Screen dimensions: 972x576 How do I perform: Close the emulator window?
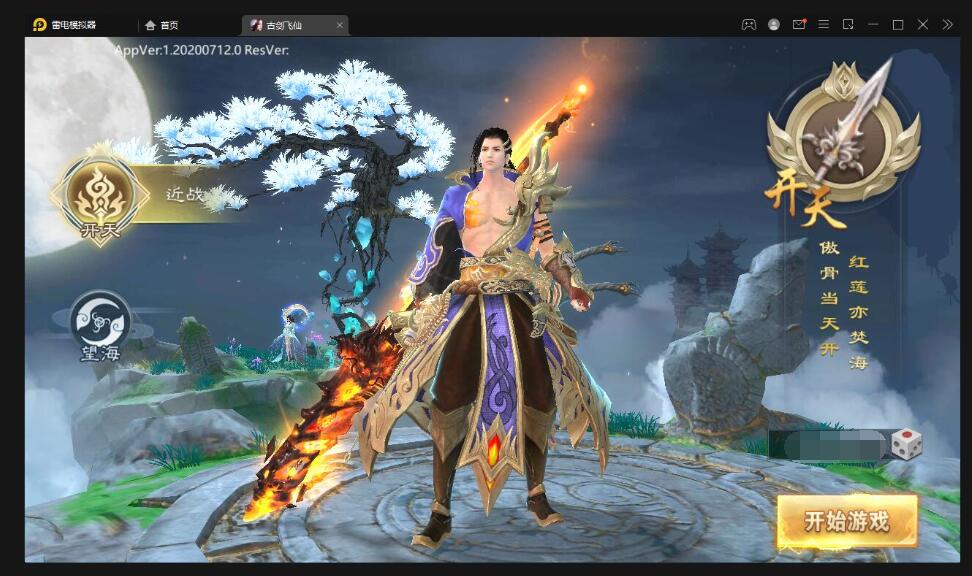(922, 24)
